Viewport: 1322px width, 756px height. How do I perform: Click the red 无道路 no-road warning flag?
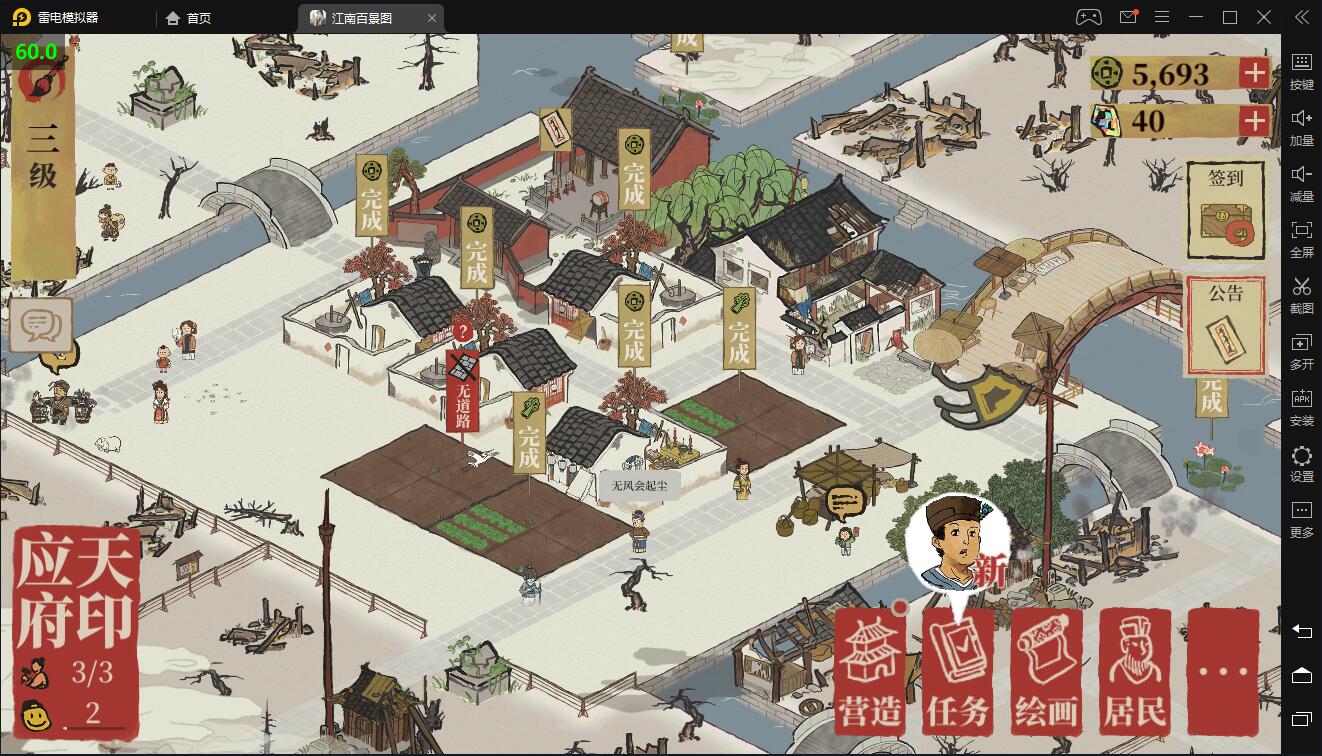point(462,391)
